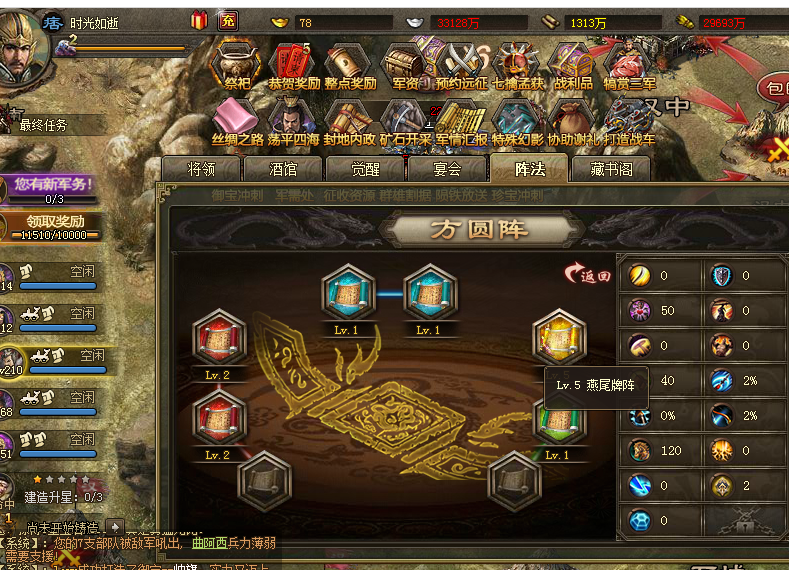Screen dimensions: 789x570
Task: Switch to the 将领 tab
Action: click(x=201, y=170)
